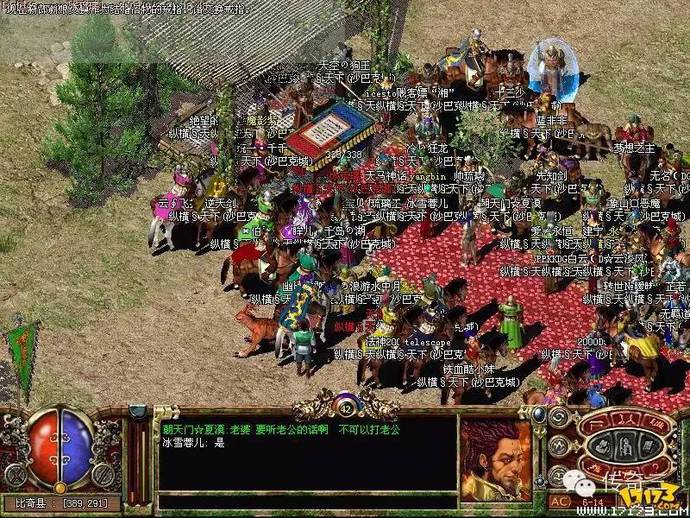
Task: Click the round swirl button beside the portrait
Action: pyautogui.click(x=556, y=416)
